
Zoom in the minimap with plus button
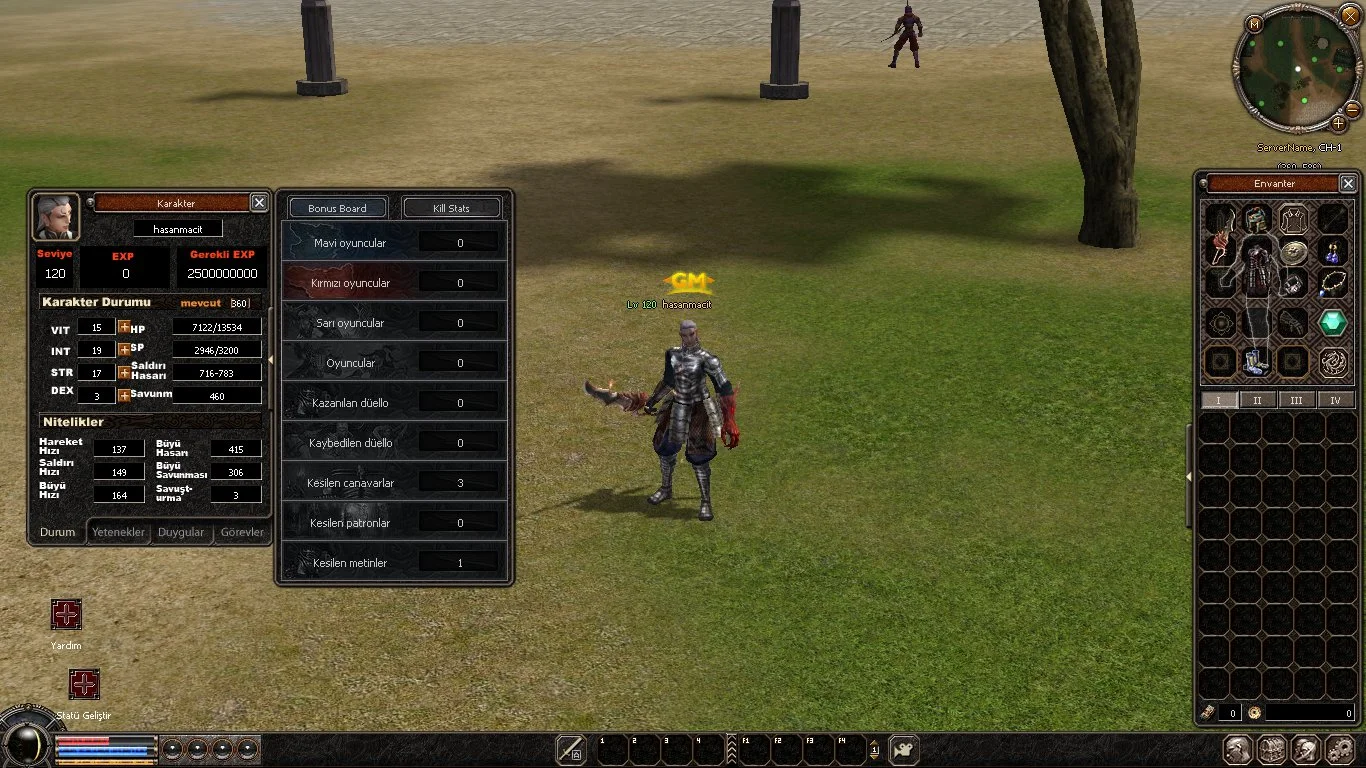coord(1338,124)
